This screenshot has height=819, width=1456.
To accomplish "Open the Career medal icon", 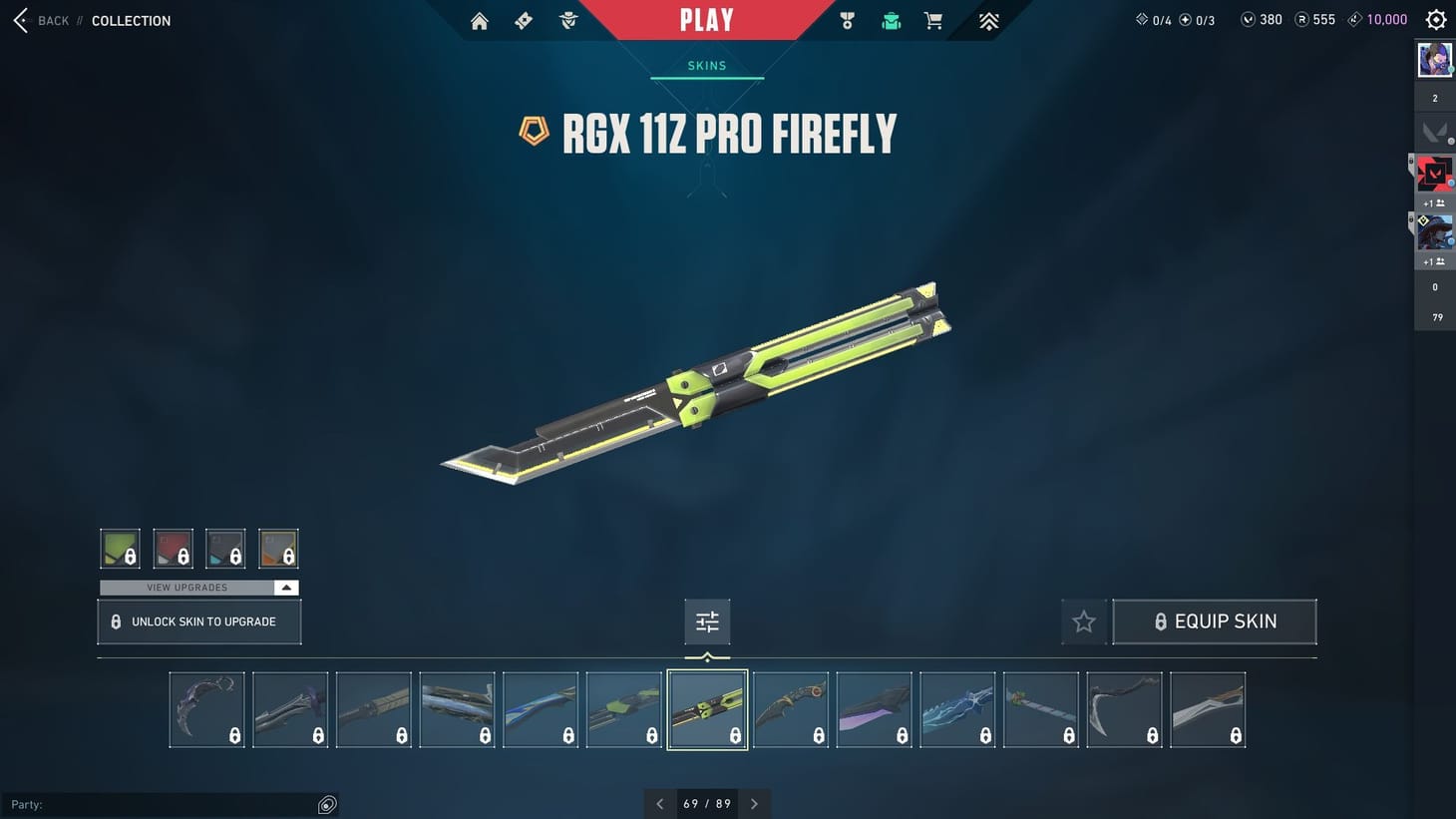I will pos(846,20).
